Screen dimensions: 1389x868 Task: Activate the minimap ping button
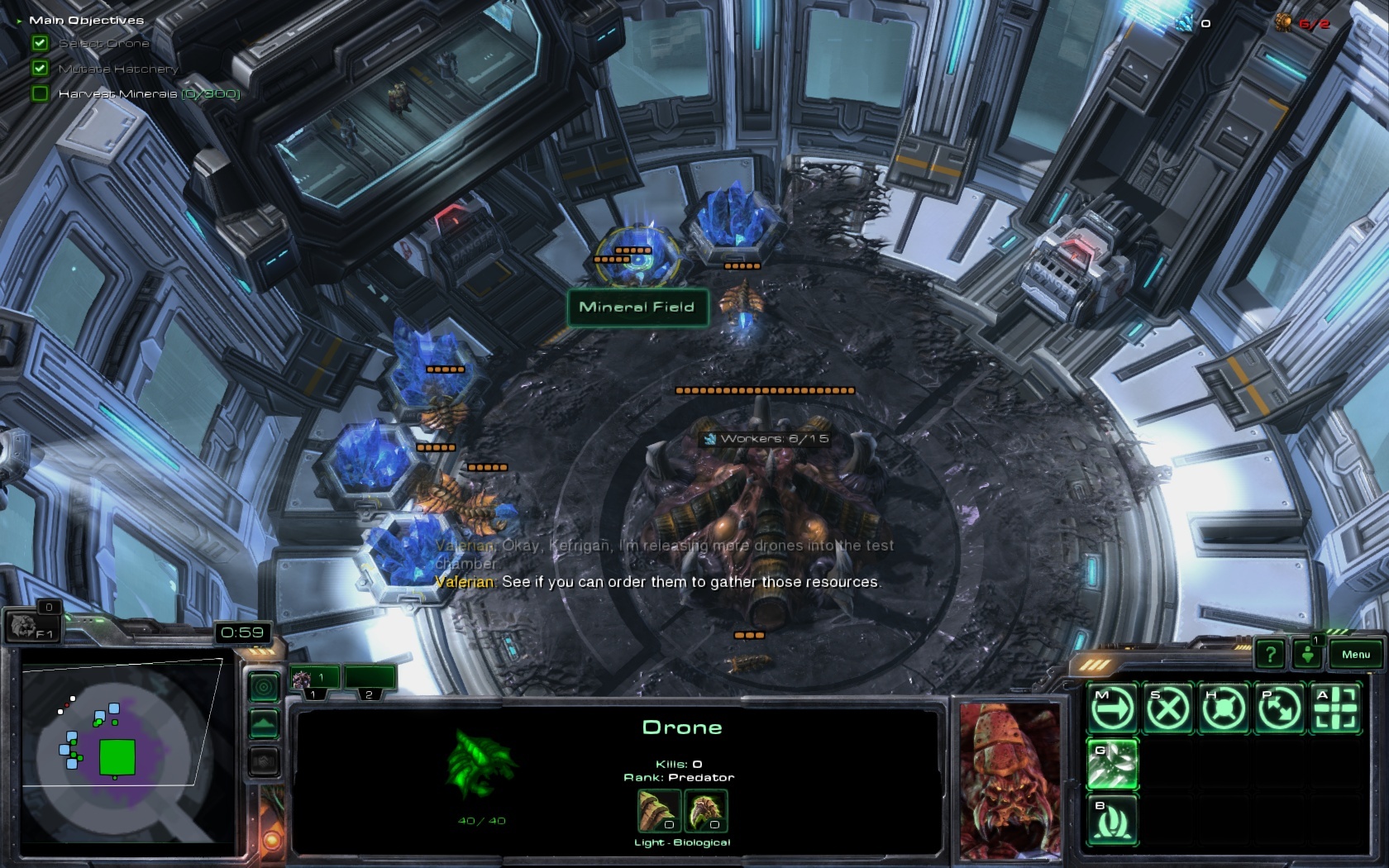[x=264, y=686]
